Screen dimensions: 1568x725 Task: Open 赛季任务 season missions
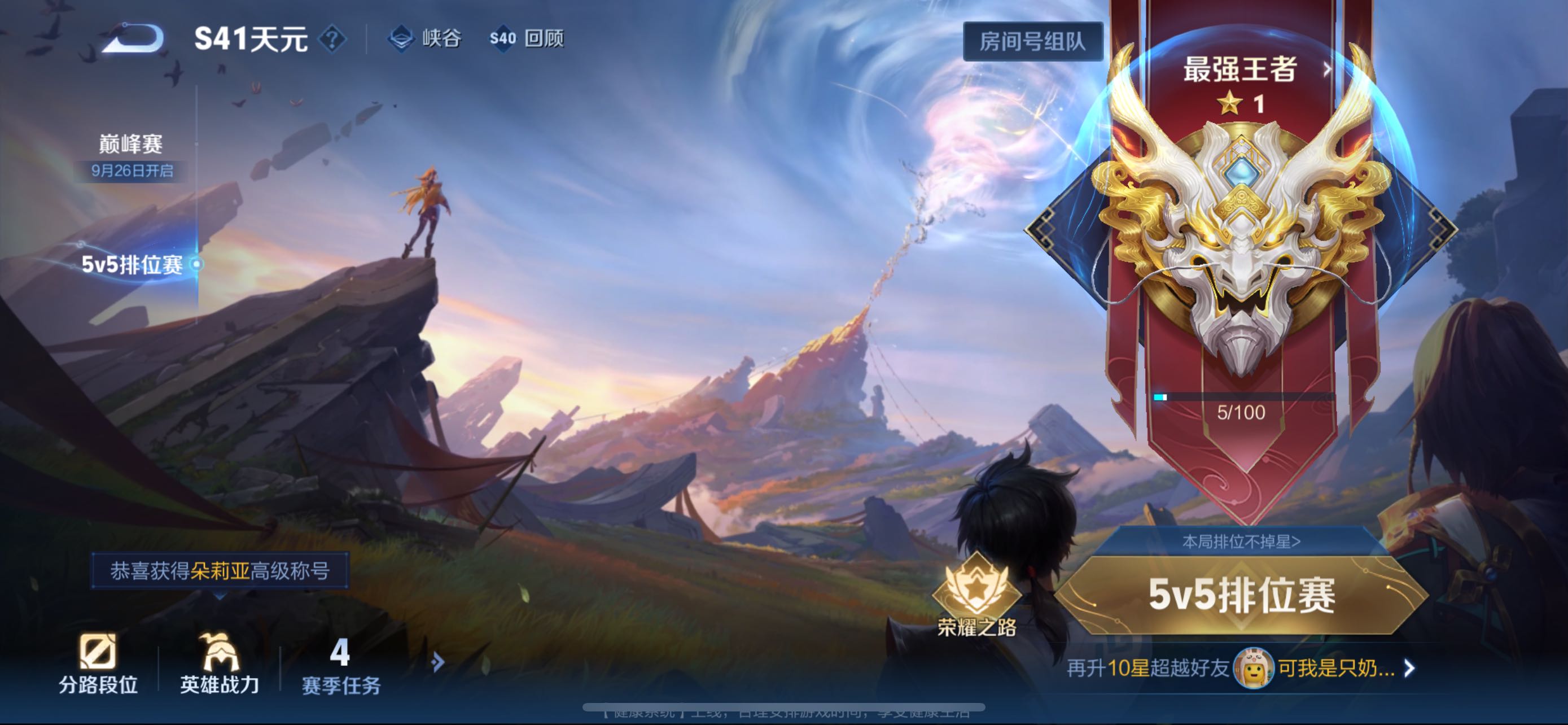pos(341,665)
